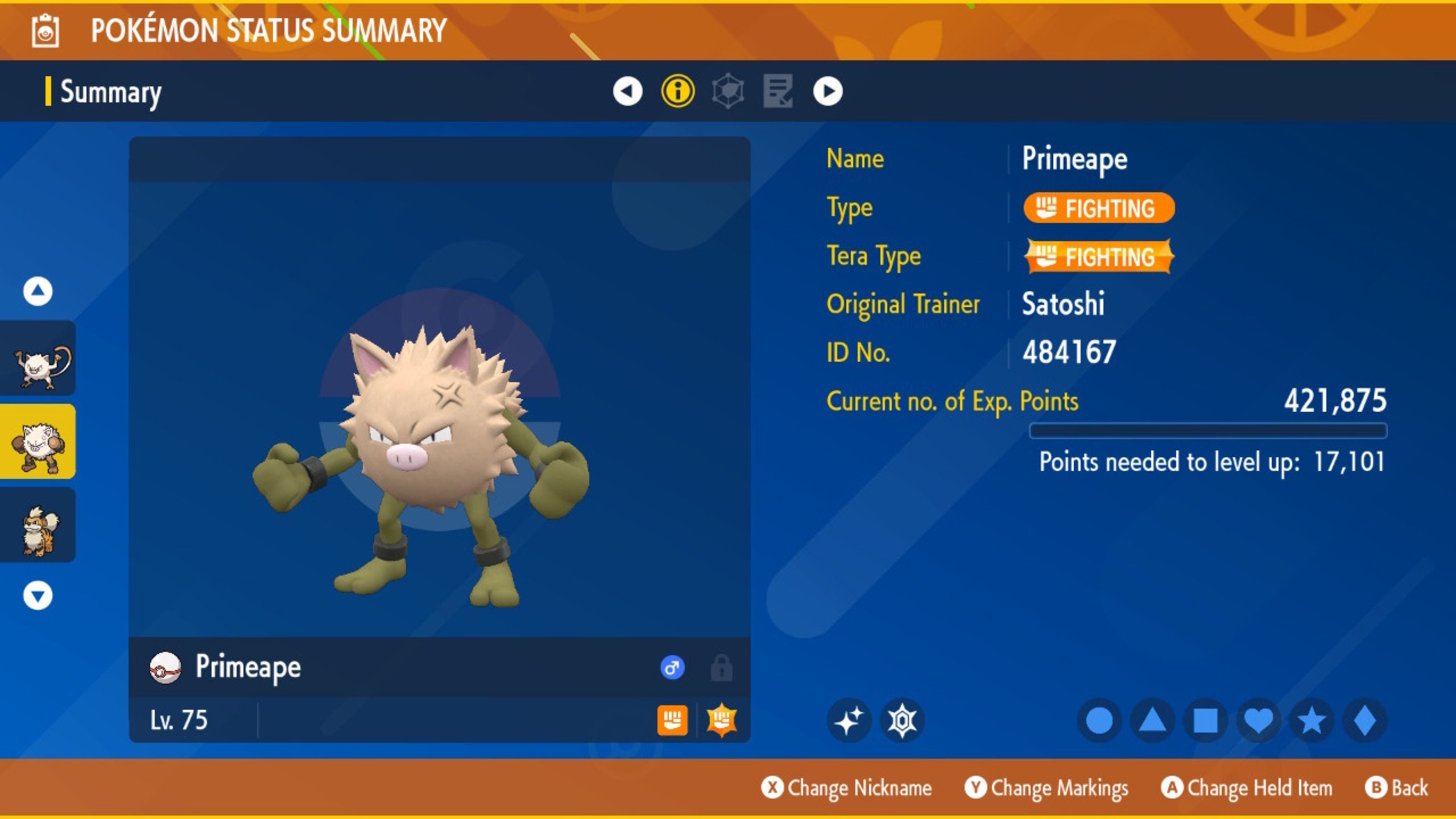
Task: Click the yellow info icon at top
Action: (x=677, y=93)
